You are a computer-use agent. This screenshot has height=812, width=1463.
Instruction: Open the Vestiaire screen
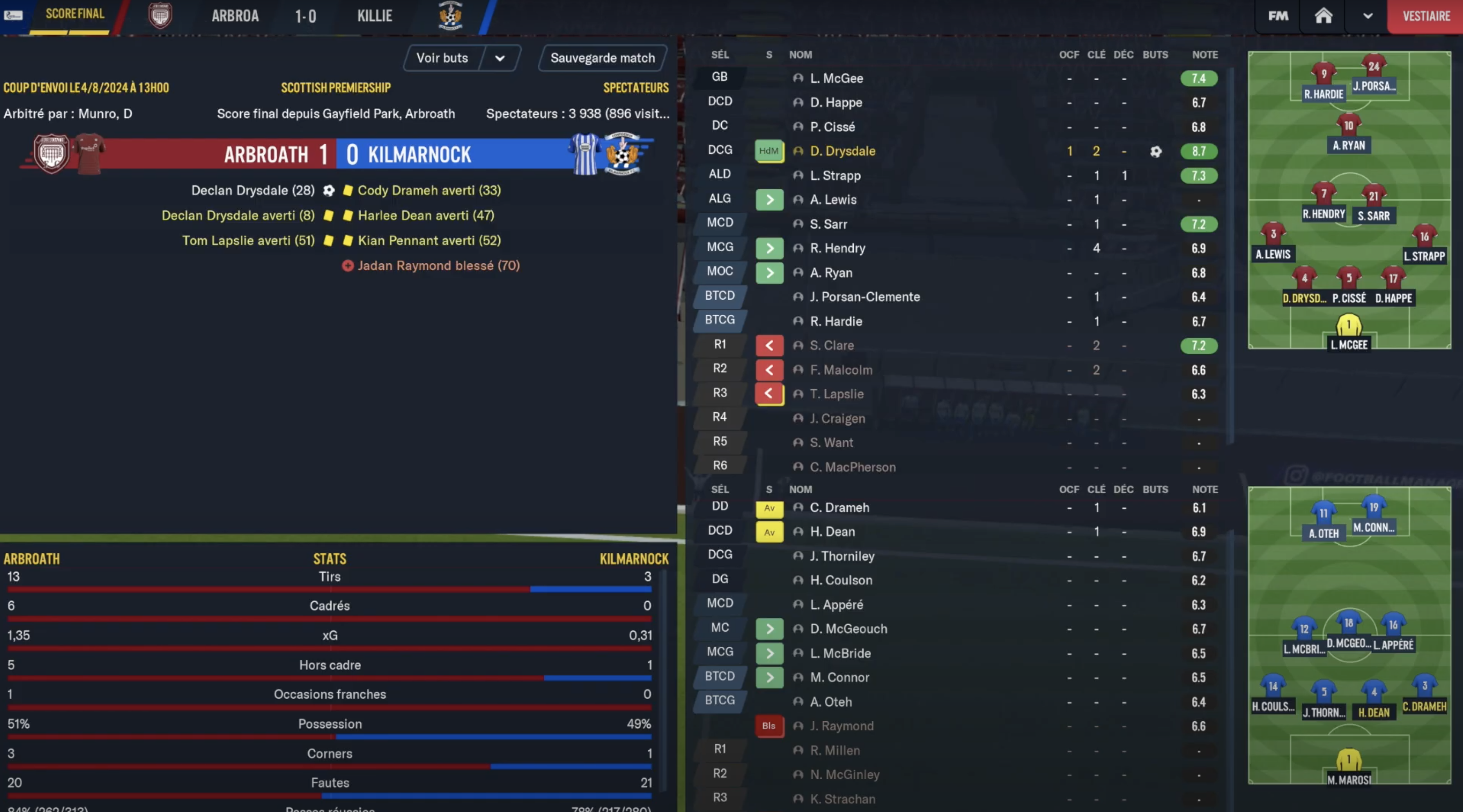1425,16
